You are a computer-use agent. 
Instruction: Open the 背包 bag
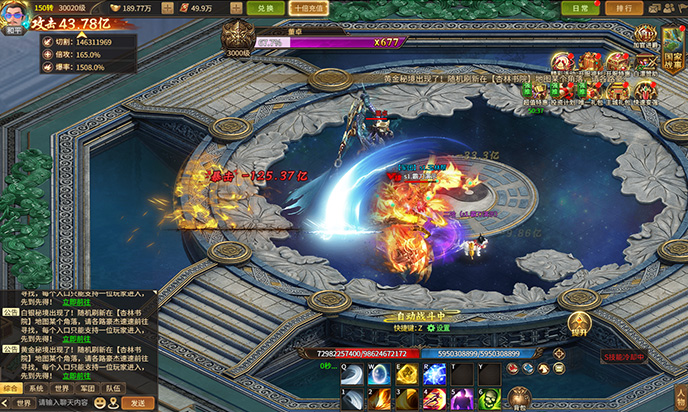[x=518, y=399]
